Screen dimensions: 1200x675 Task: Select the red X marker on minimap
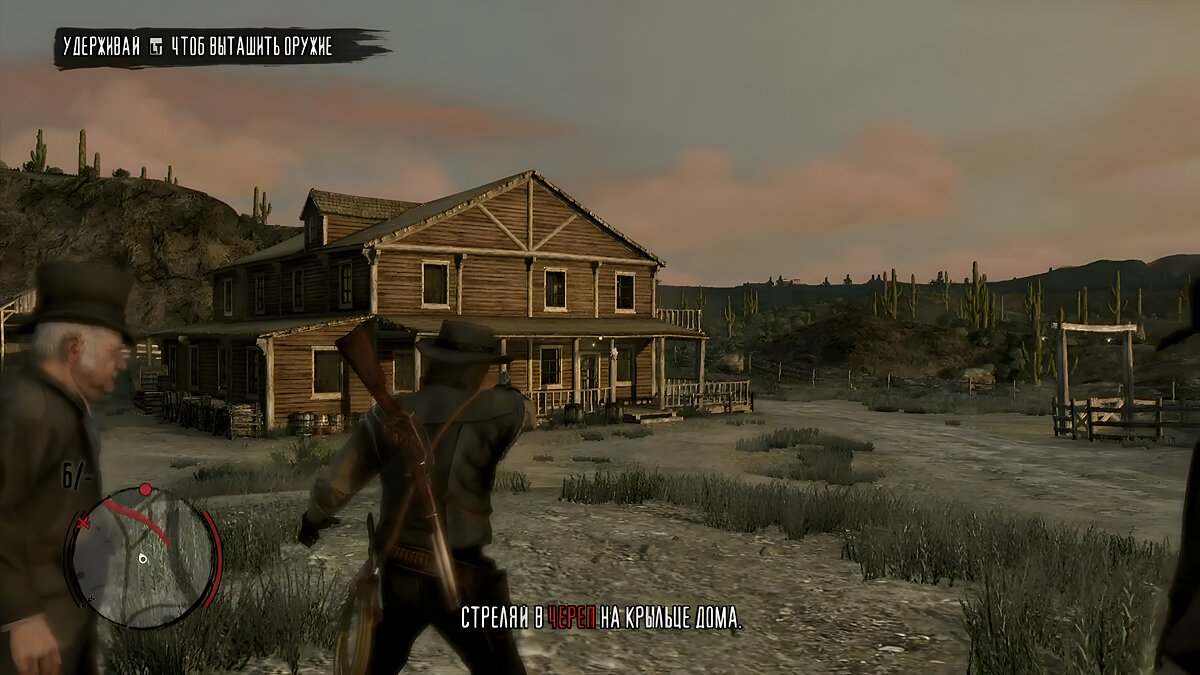(x=84, y=522)
